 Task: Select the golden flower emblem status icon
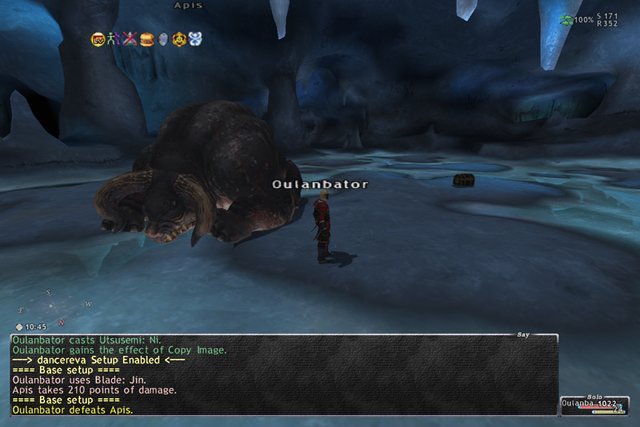click(179, 39)
